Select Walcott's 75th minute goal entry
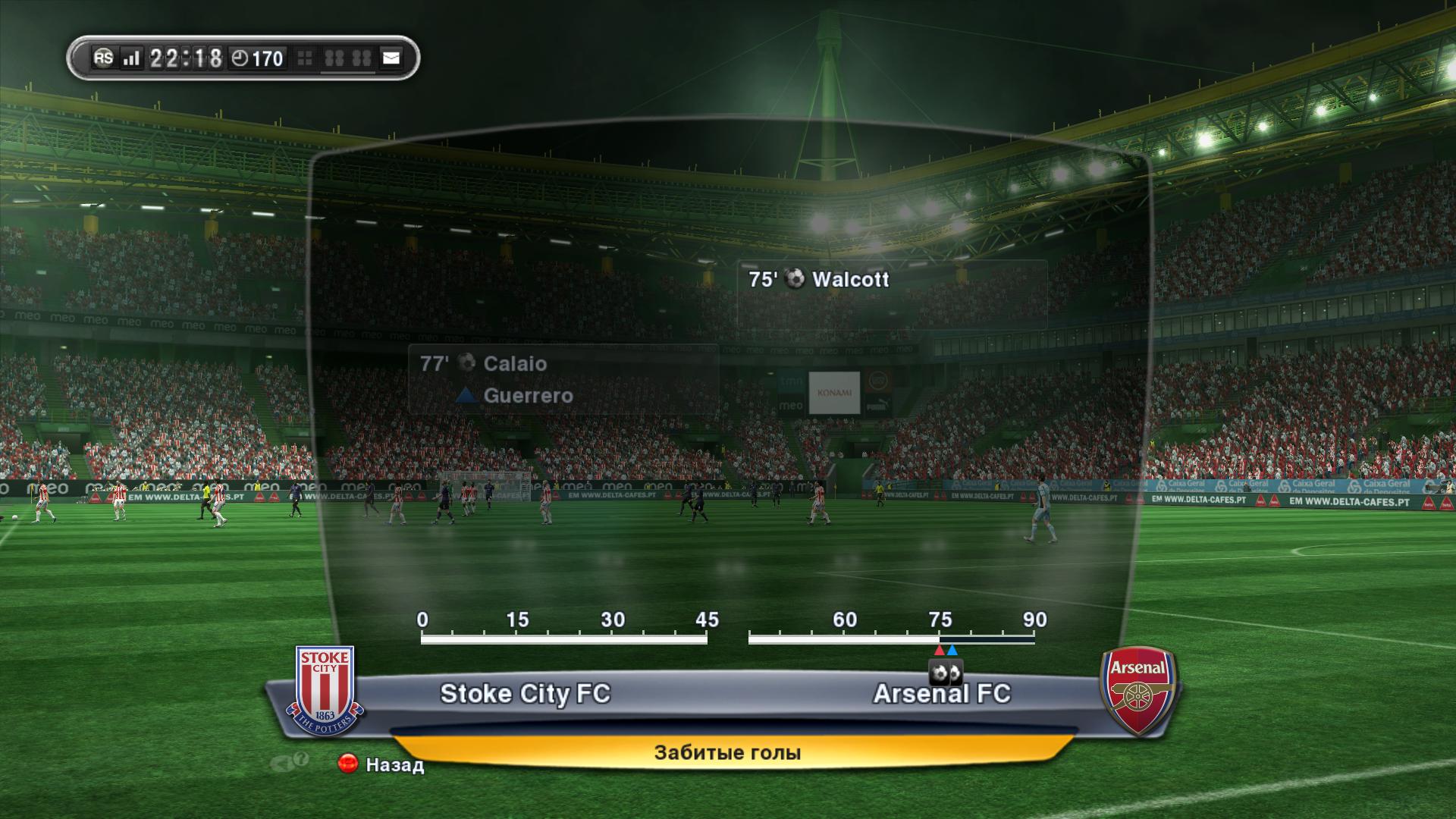The height and width of the screenshot is (819, 1456). click(x=819, y=280)
